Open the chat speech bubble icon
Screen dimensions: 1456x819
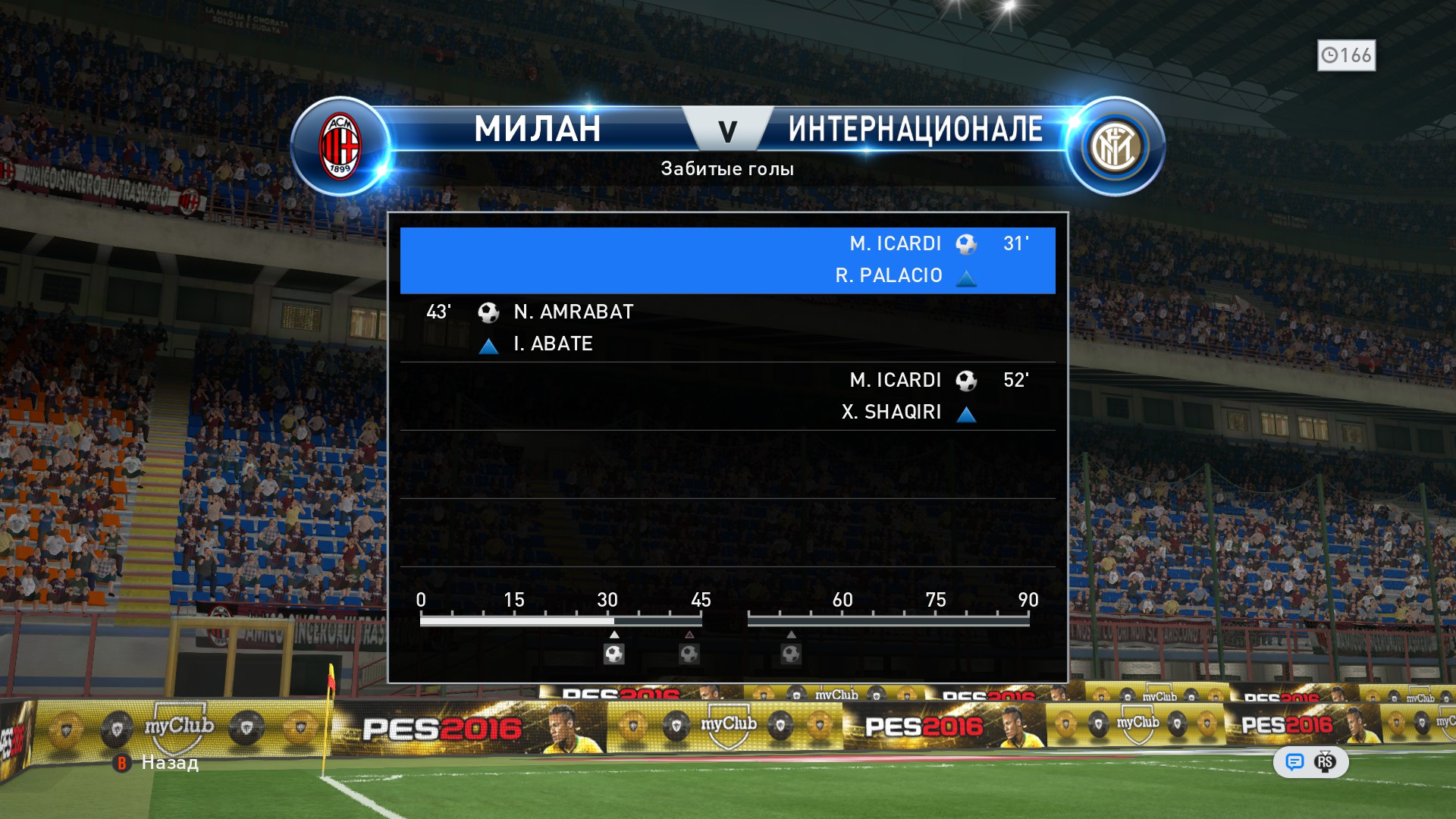(x=1294, y=762)
